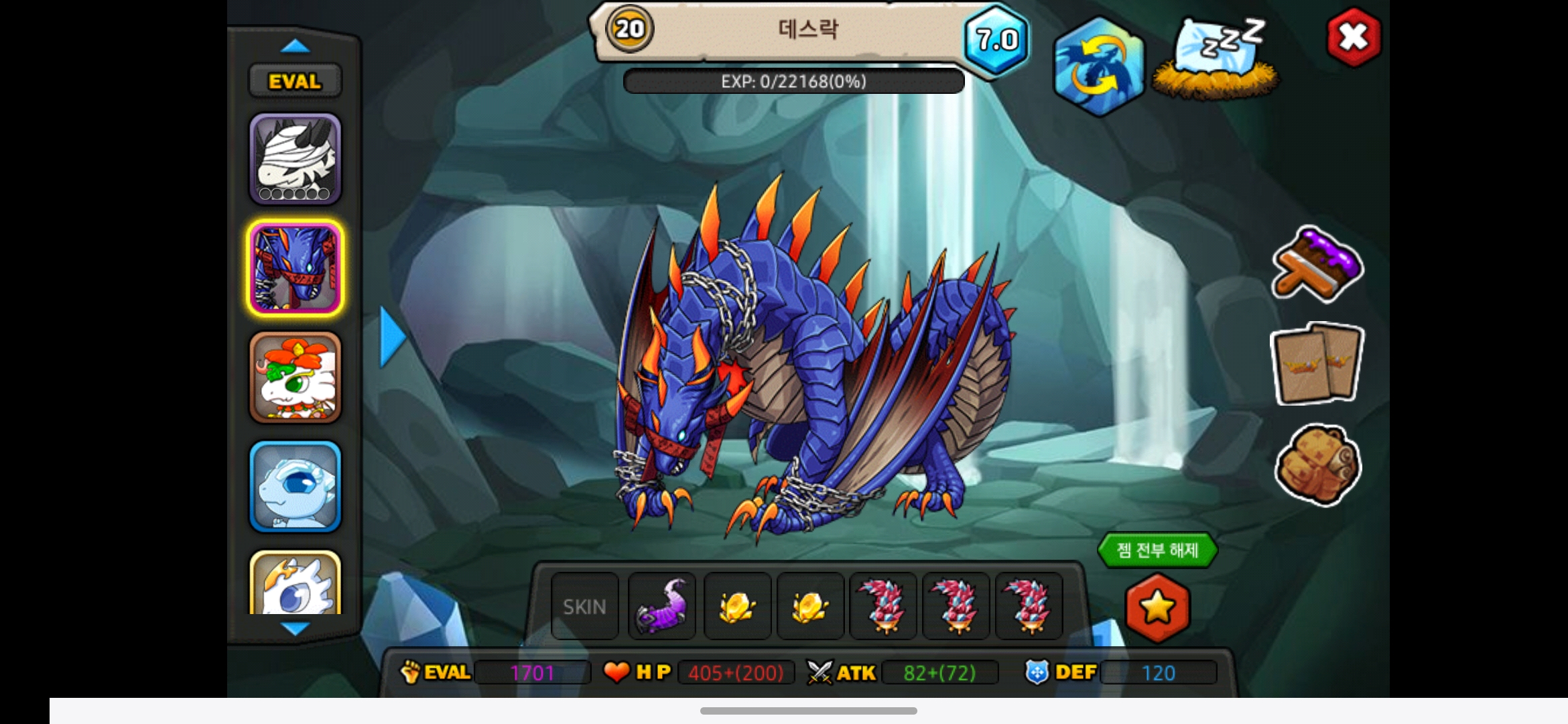Close the dragon detail screen

point(1353,38)
